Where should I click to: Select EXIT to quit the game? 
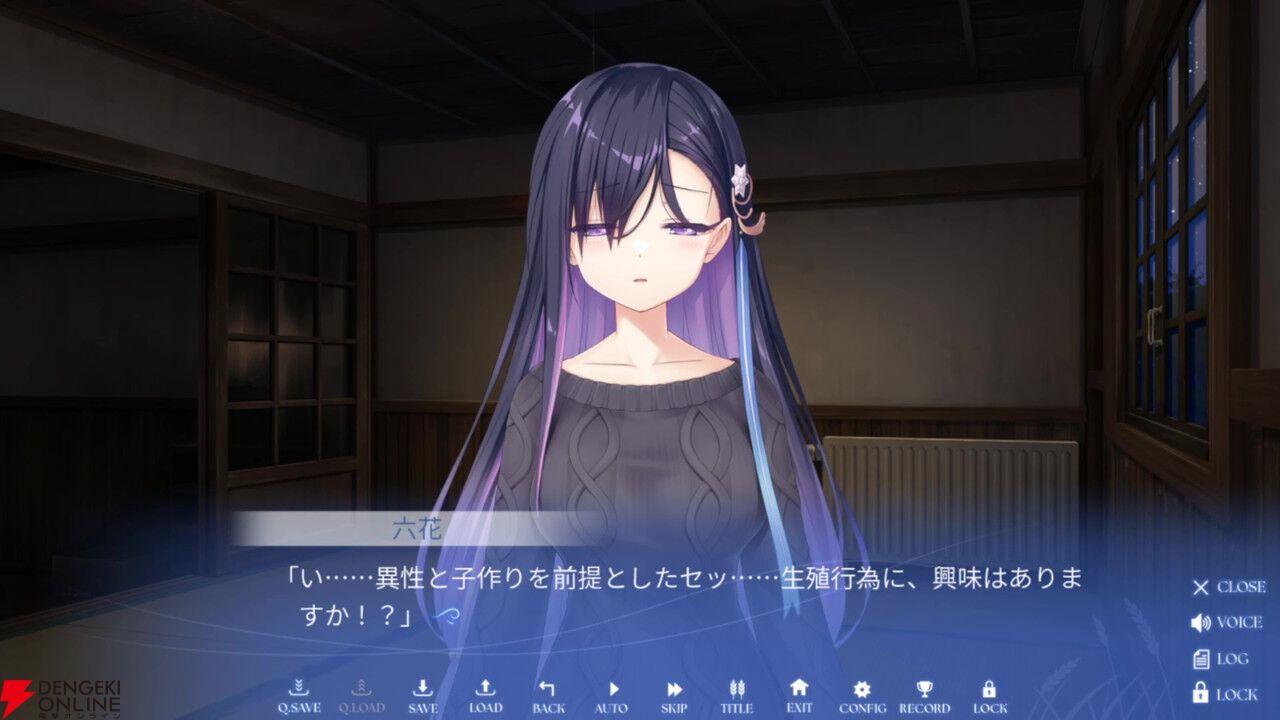tap(801, 693)
